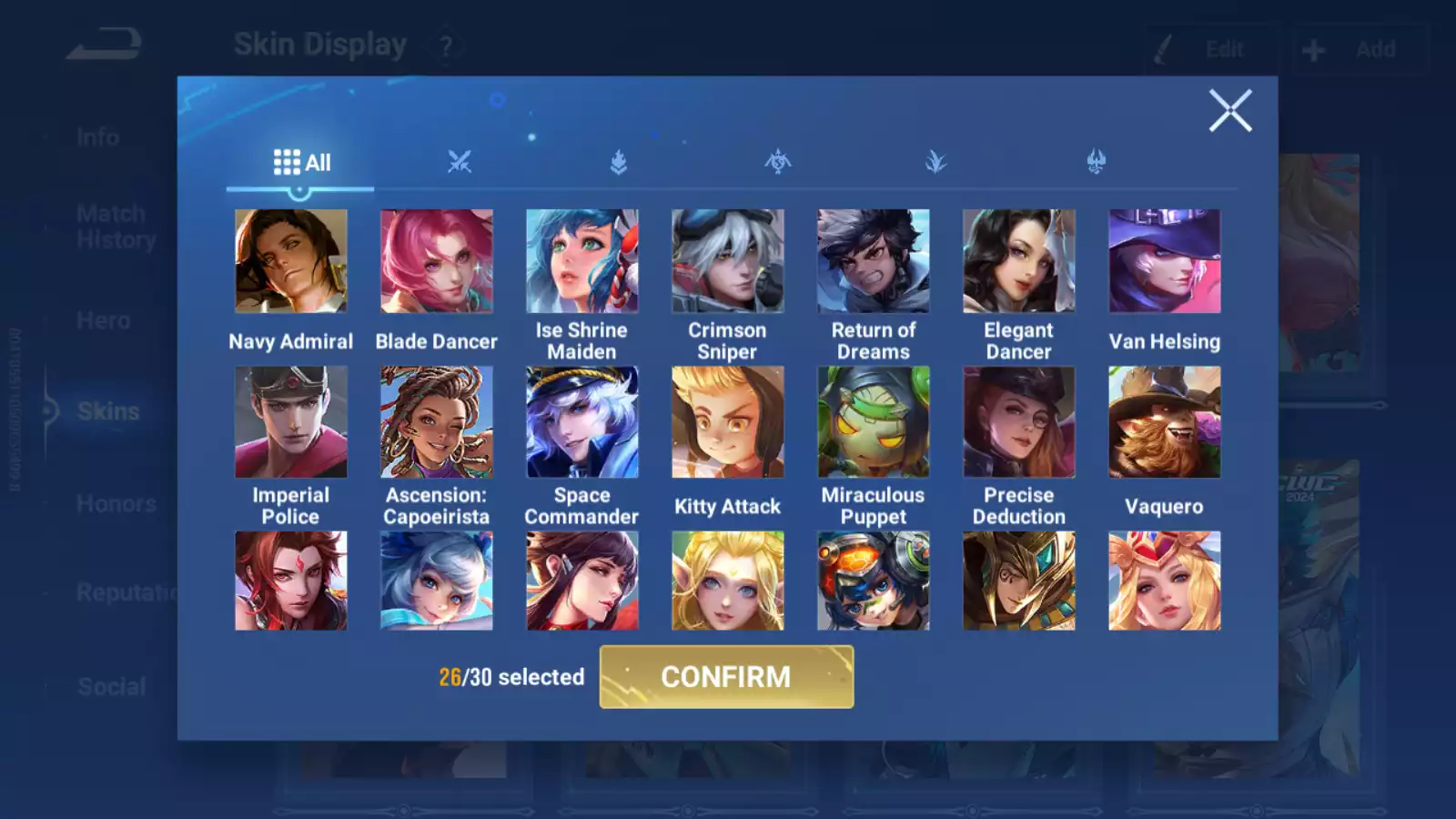Choose the Precise Deduction skin
This screenshot has height=819, width=1456.
click(x=1019, y=422)
